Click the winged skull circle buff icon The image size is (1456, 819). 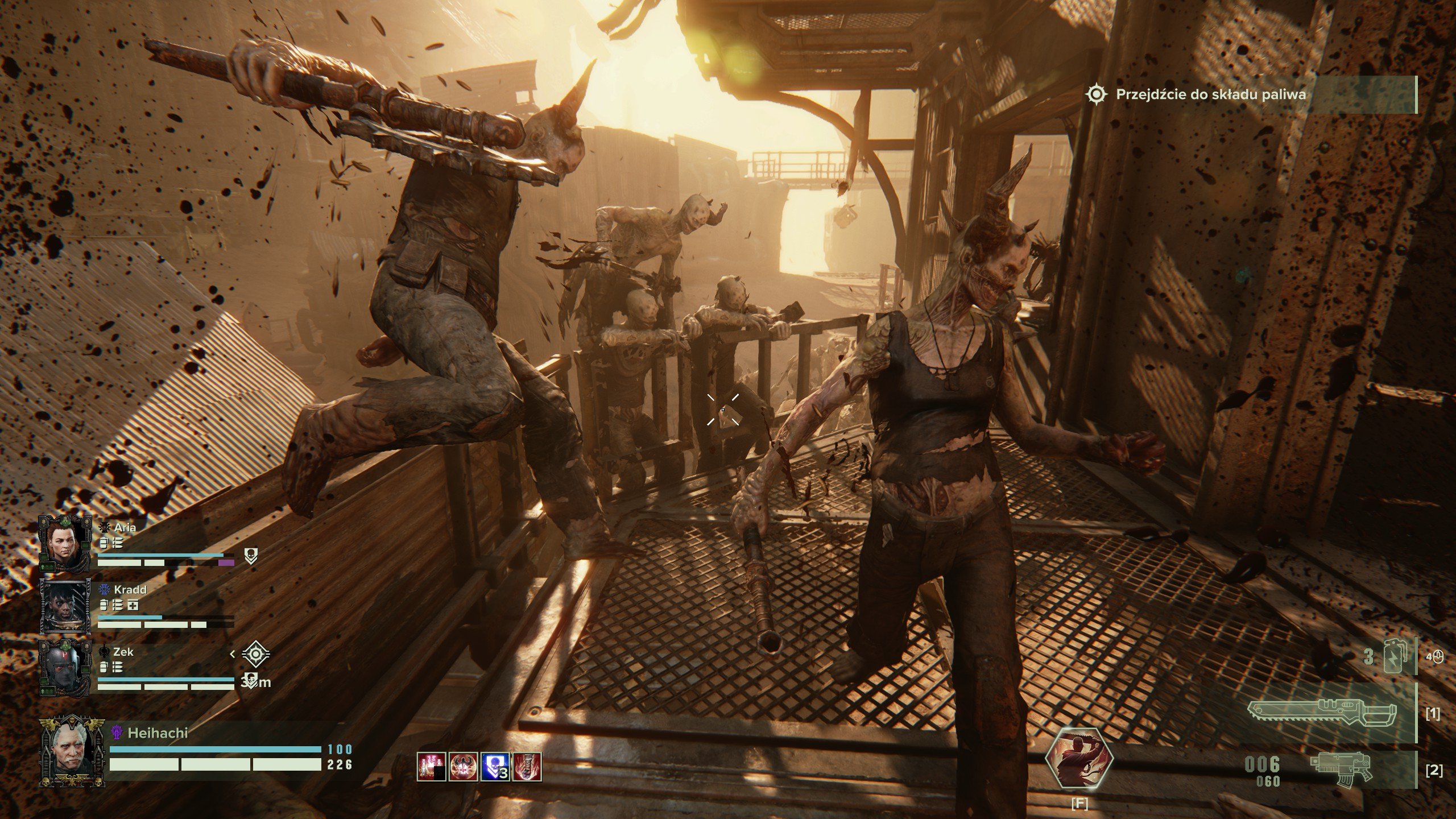(x=463, y=767)
